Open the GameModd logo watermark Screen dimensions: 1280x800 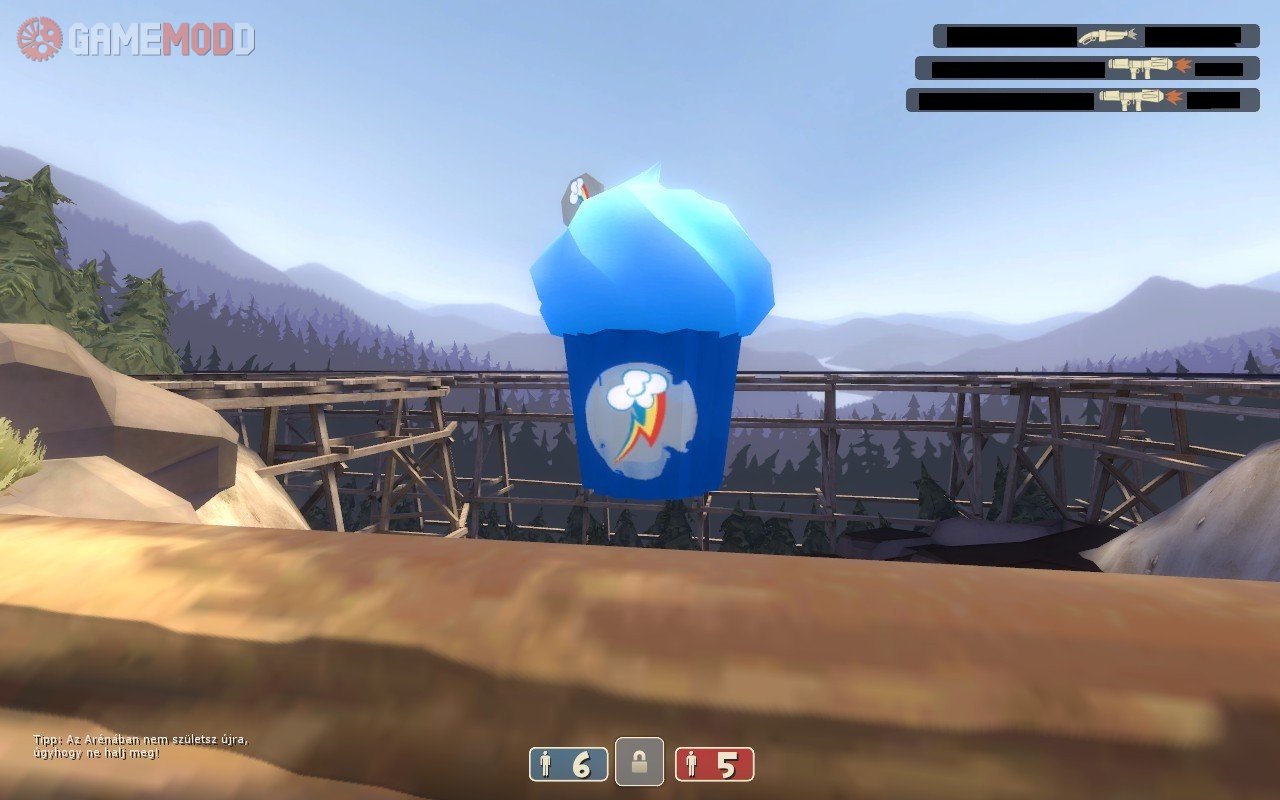[135, 39]
